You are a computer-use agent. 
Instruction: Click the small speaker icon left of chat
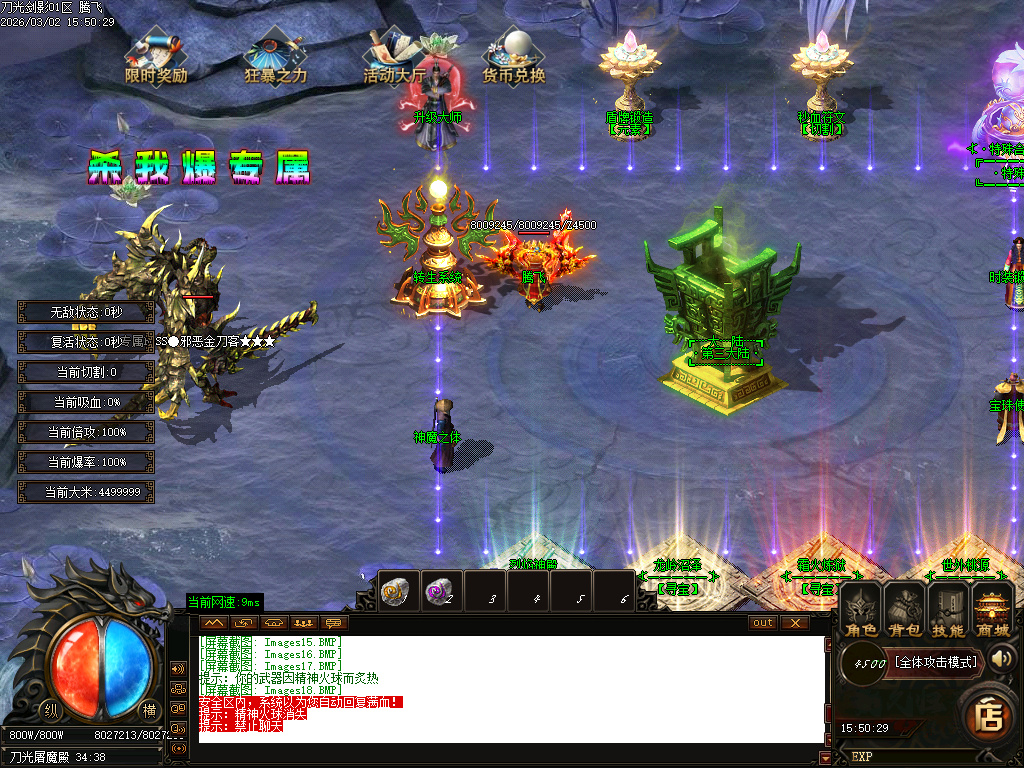coord(179,668)
